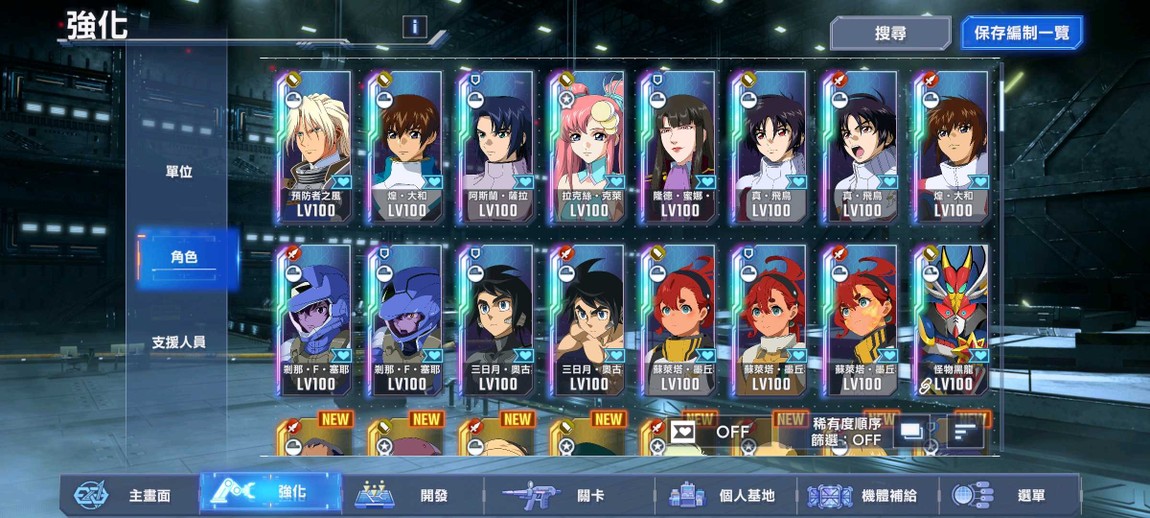Viewport: 1150px width, 518px height.
Task: Choose the 預防者之風 blond character card
Action: click(315, 147)
